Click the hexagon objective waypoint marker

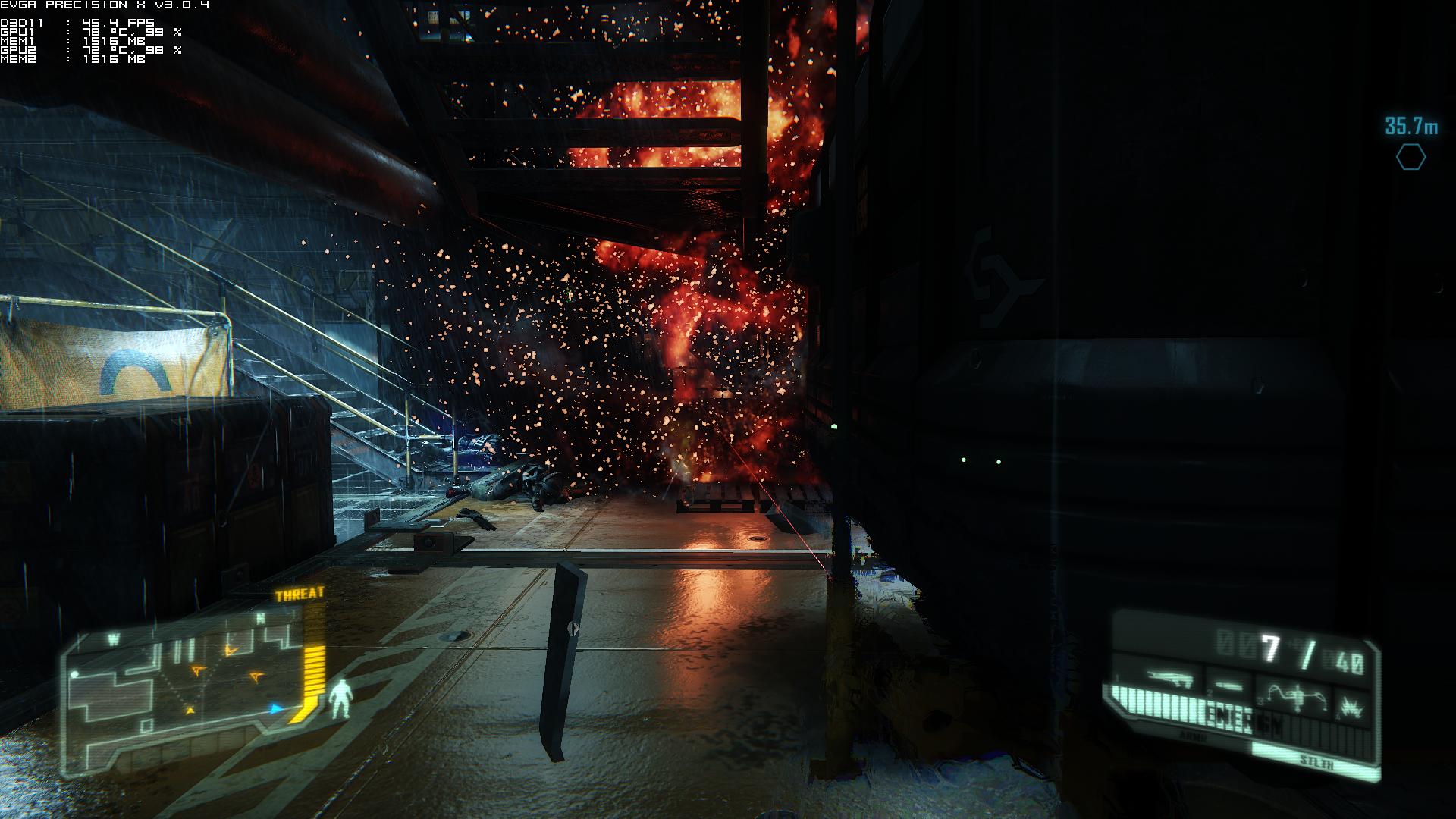point(1410,157)
